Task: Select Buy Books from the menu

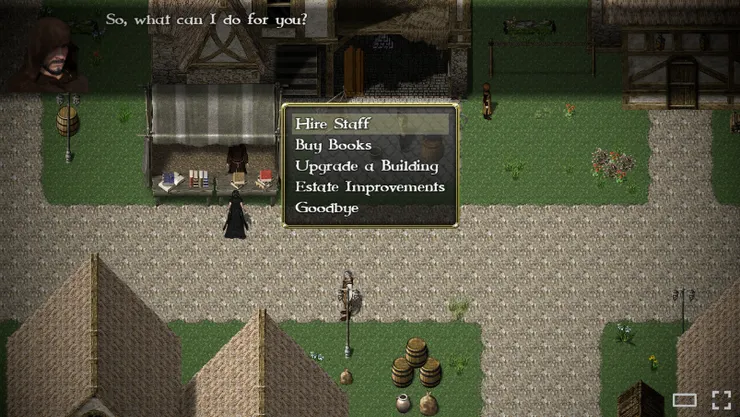Action: click(334, 145)
